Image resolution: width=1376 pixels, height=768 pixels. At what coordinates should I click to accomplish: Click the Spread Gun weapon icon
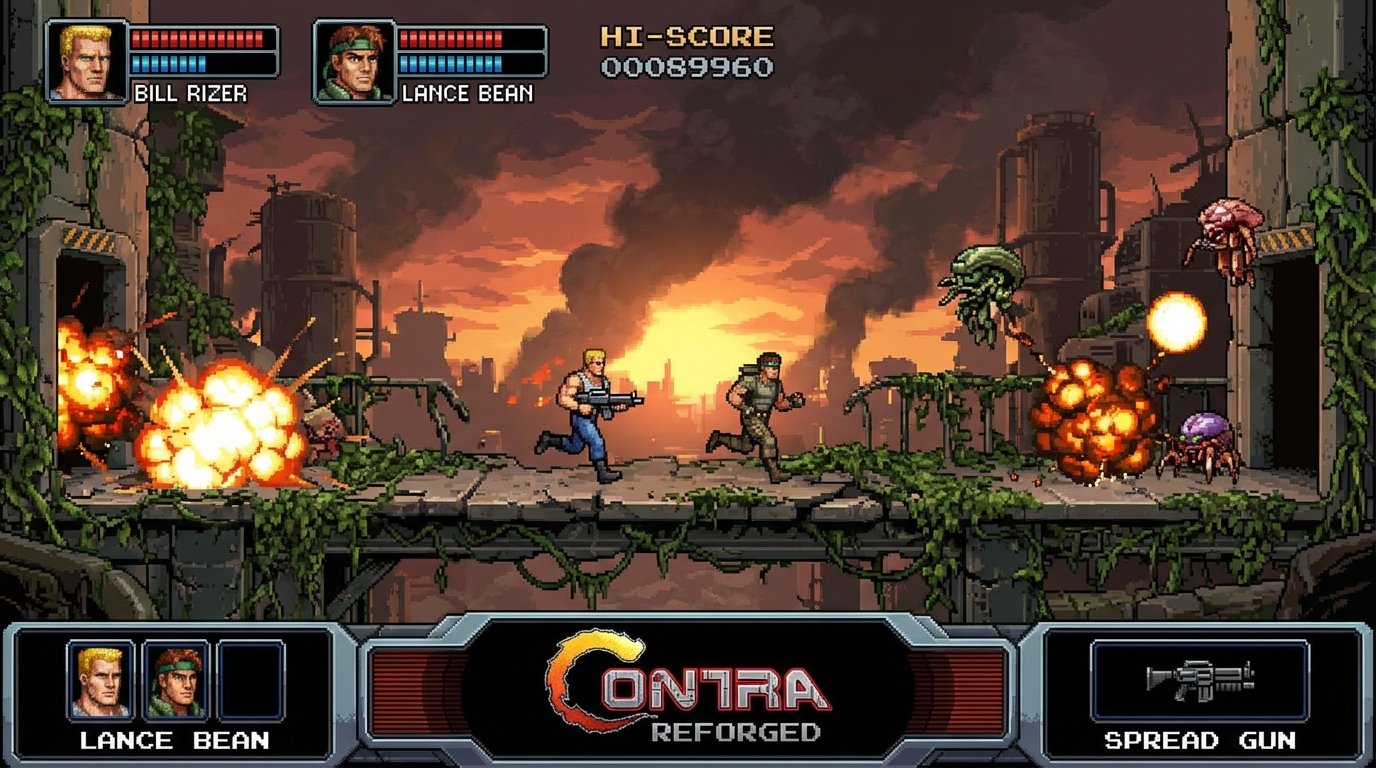coord(1202,682)
